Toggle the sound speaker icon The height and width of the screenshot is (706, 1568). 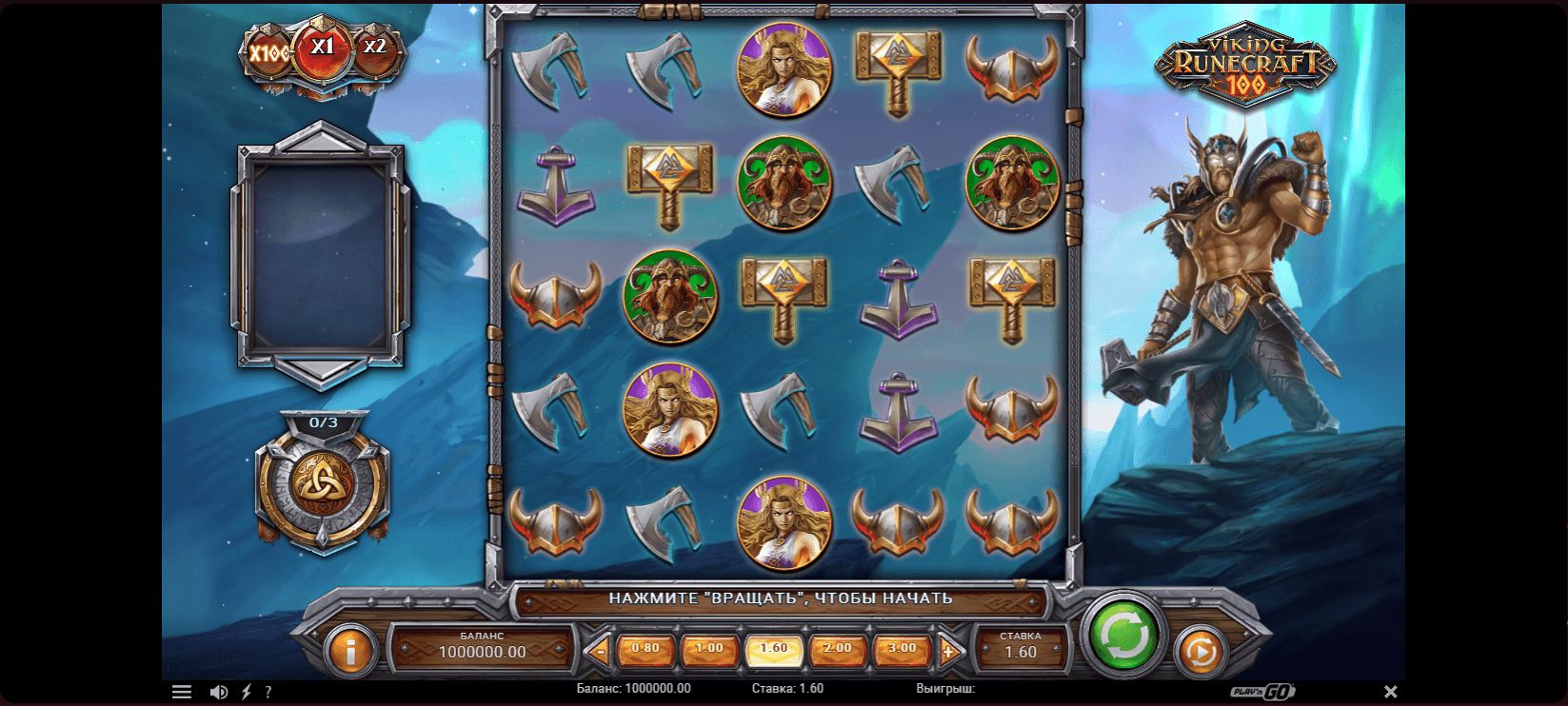coord(218,692)
